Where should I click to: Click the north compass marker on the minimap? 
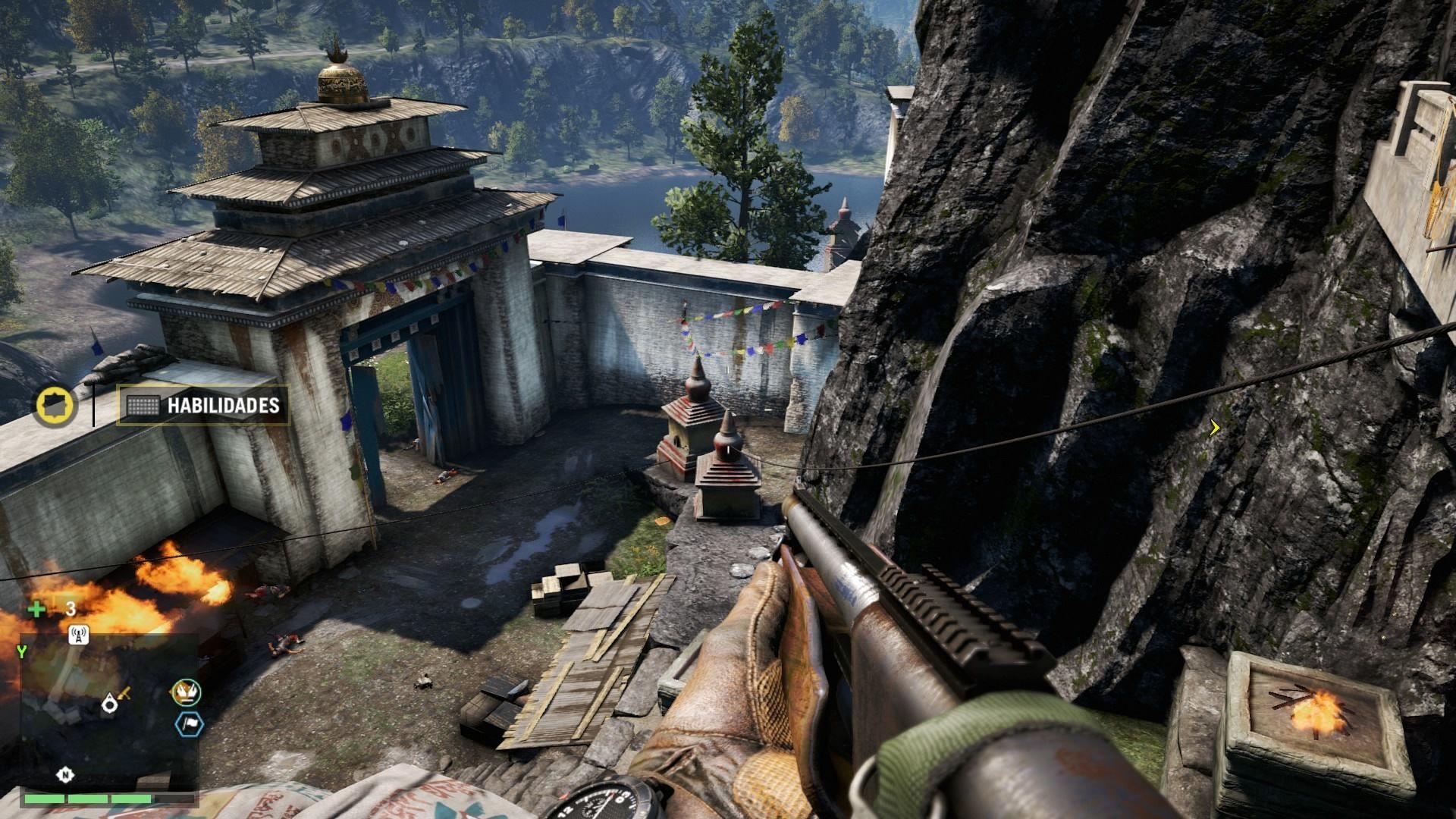tap(66, 774)
